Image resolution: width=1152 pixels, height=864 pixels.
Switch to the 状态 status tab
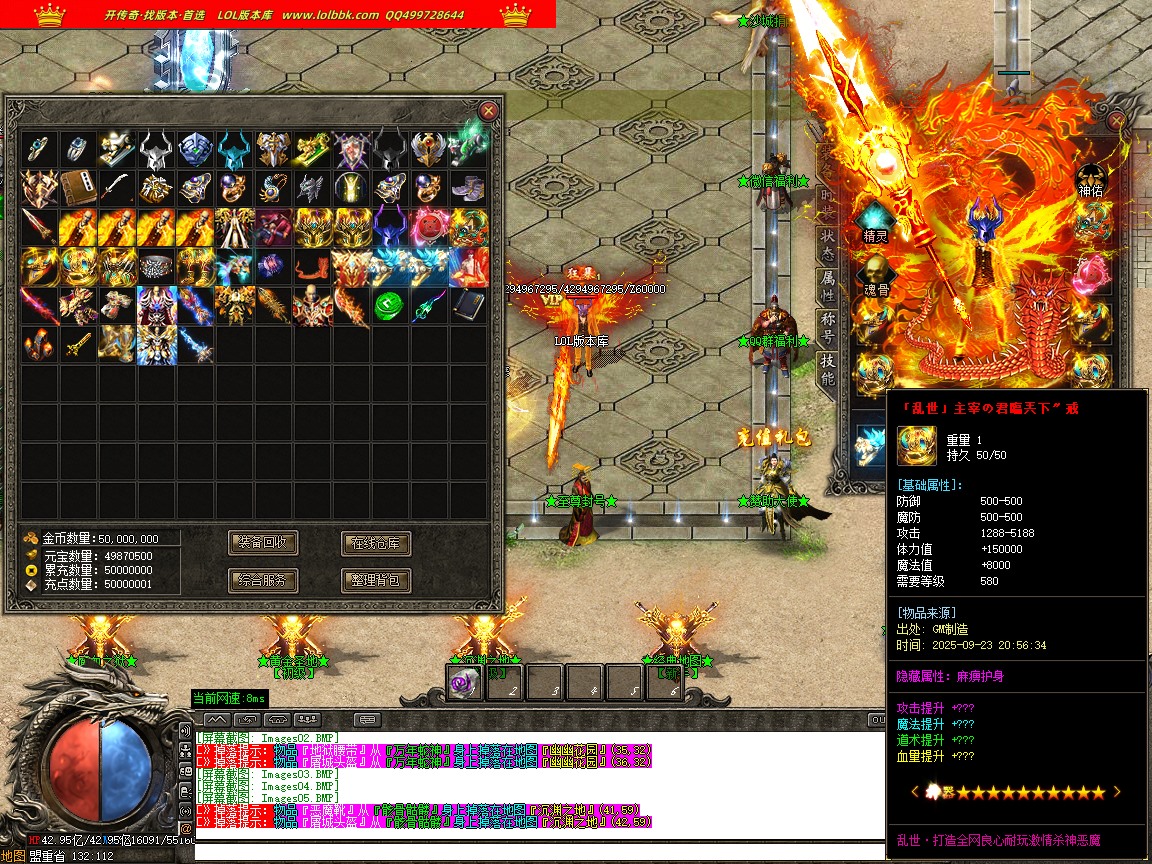point(828,238)
